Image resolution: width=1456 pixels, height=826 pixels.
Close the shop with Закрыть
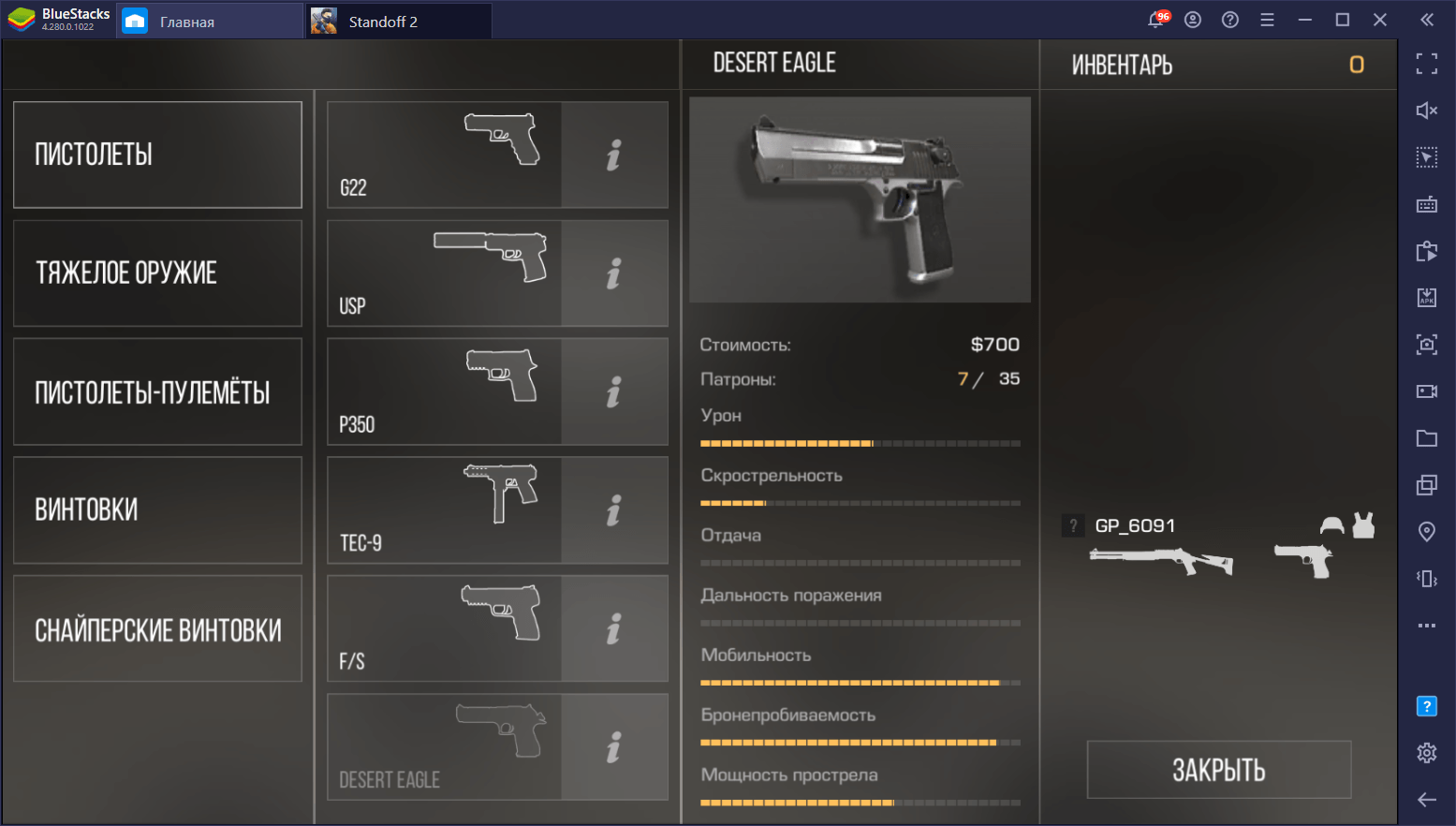click(x=1218, y=770)
